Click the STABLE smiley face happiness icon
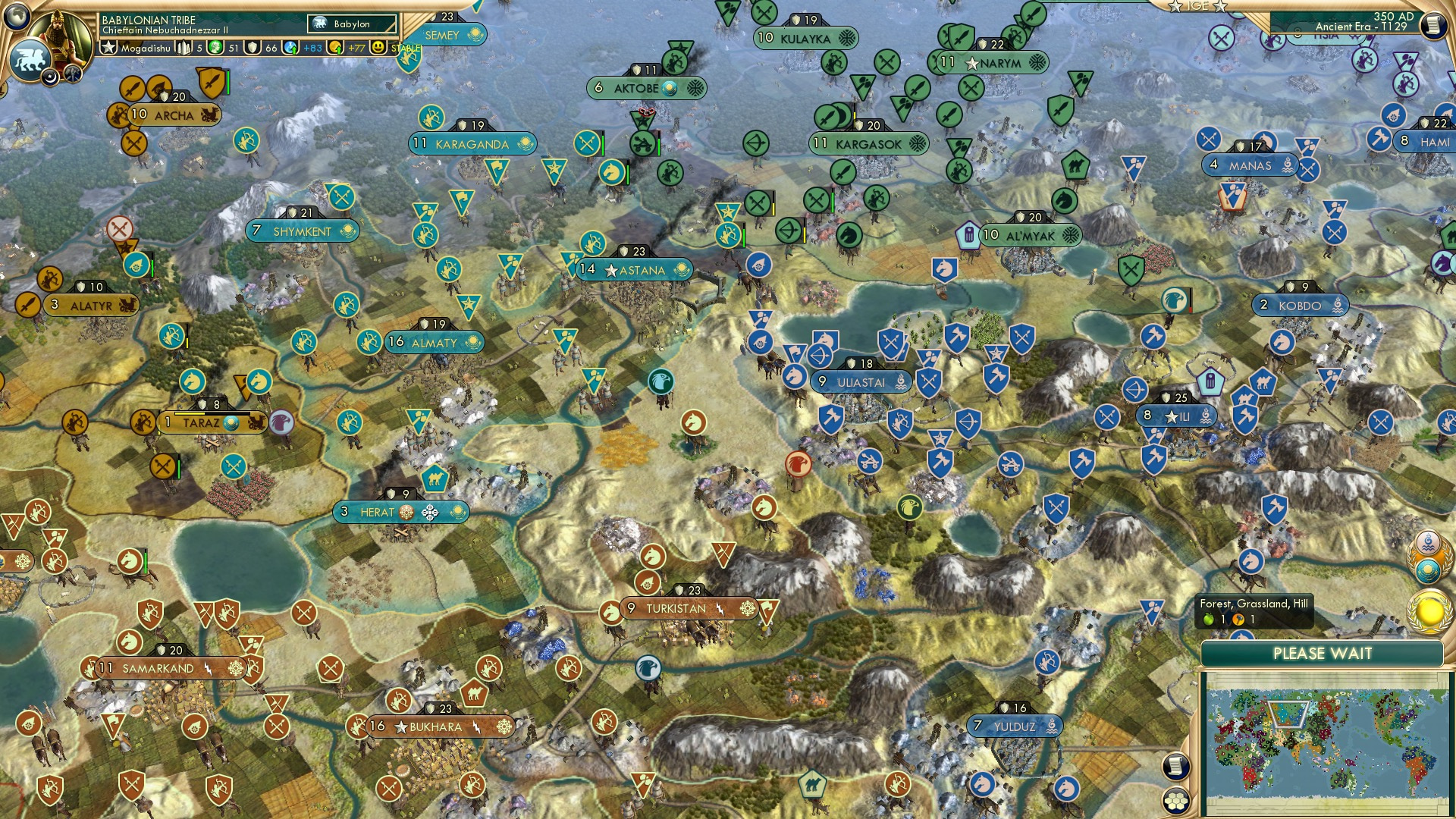 point(377,48)
